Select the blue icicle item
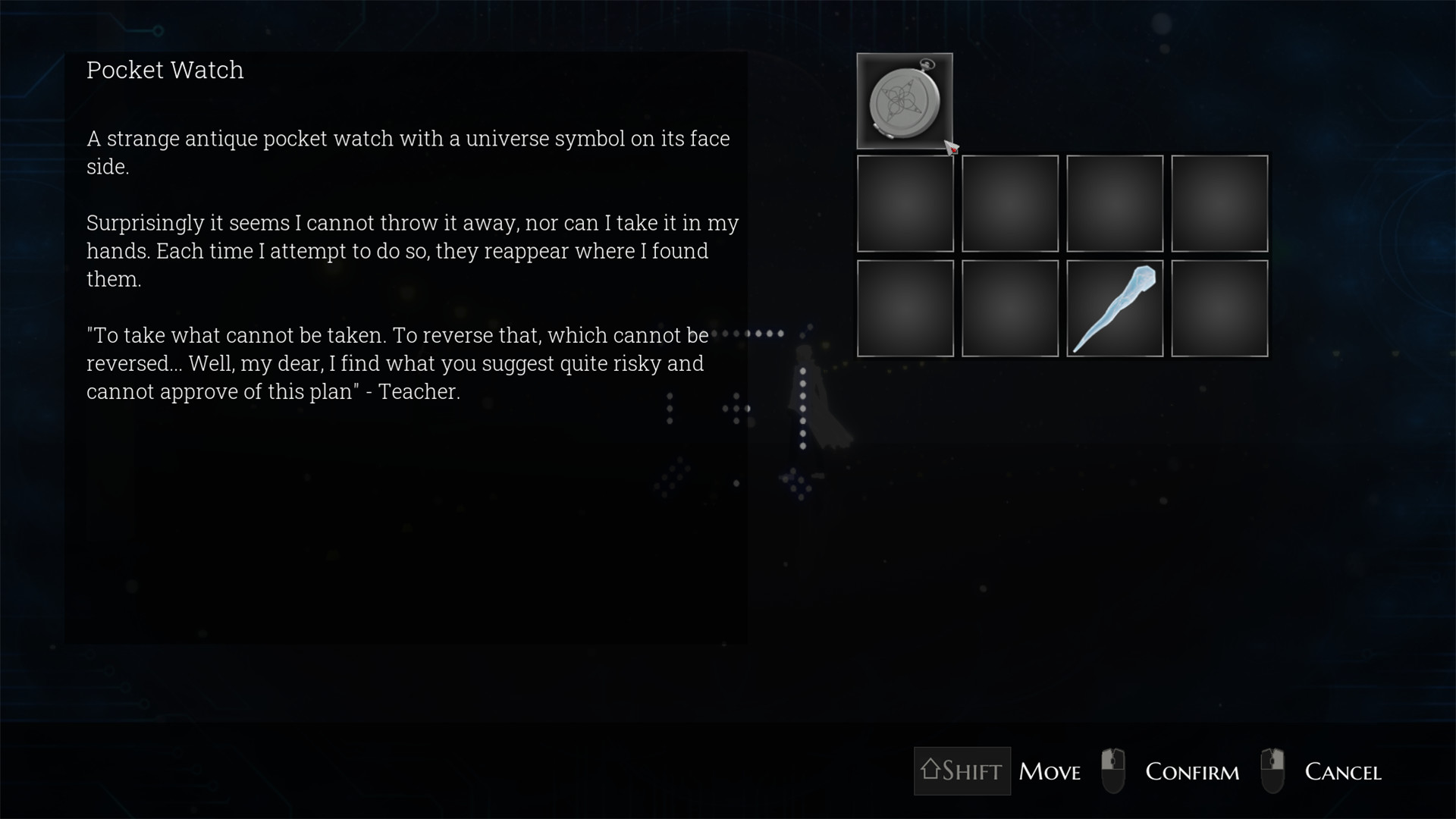 (x=1115, y=308)
